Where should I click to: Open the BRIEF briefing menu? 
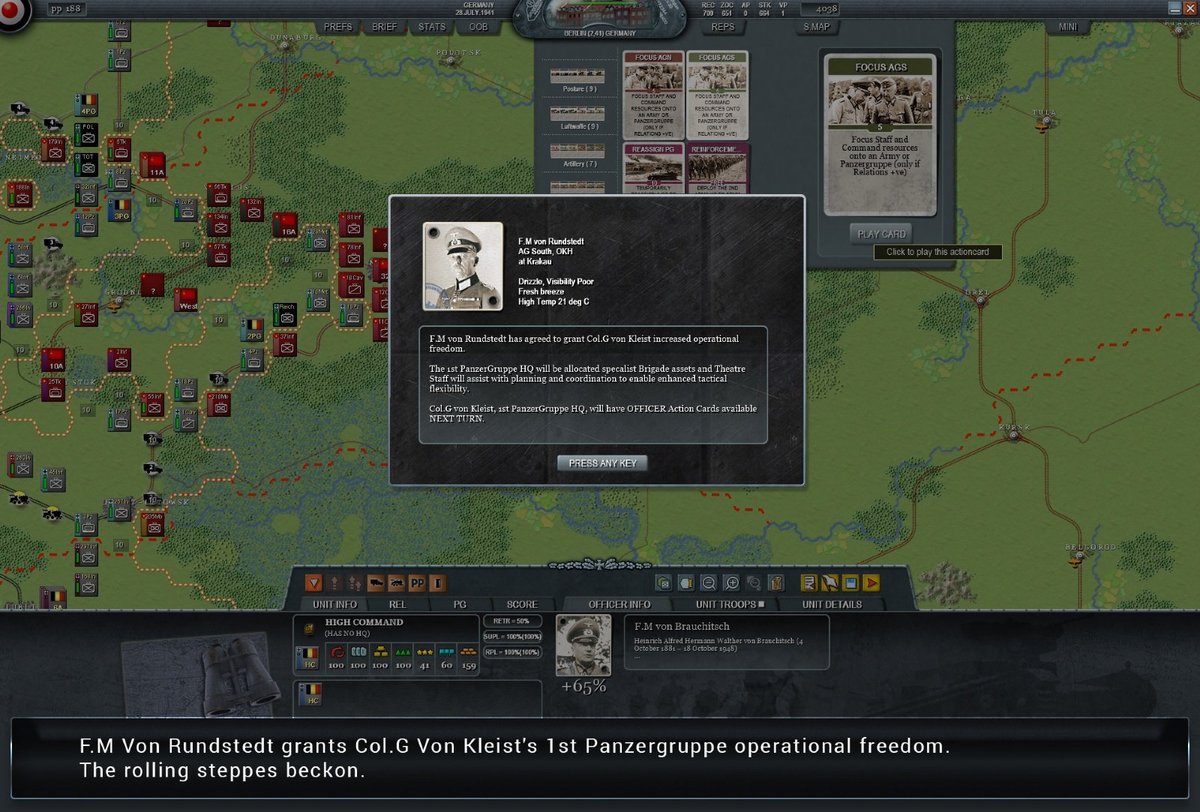pyautogui.click(x=385, y=27)
